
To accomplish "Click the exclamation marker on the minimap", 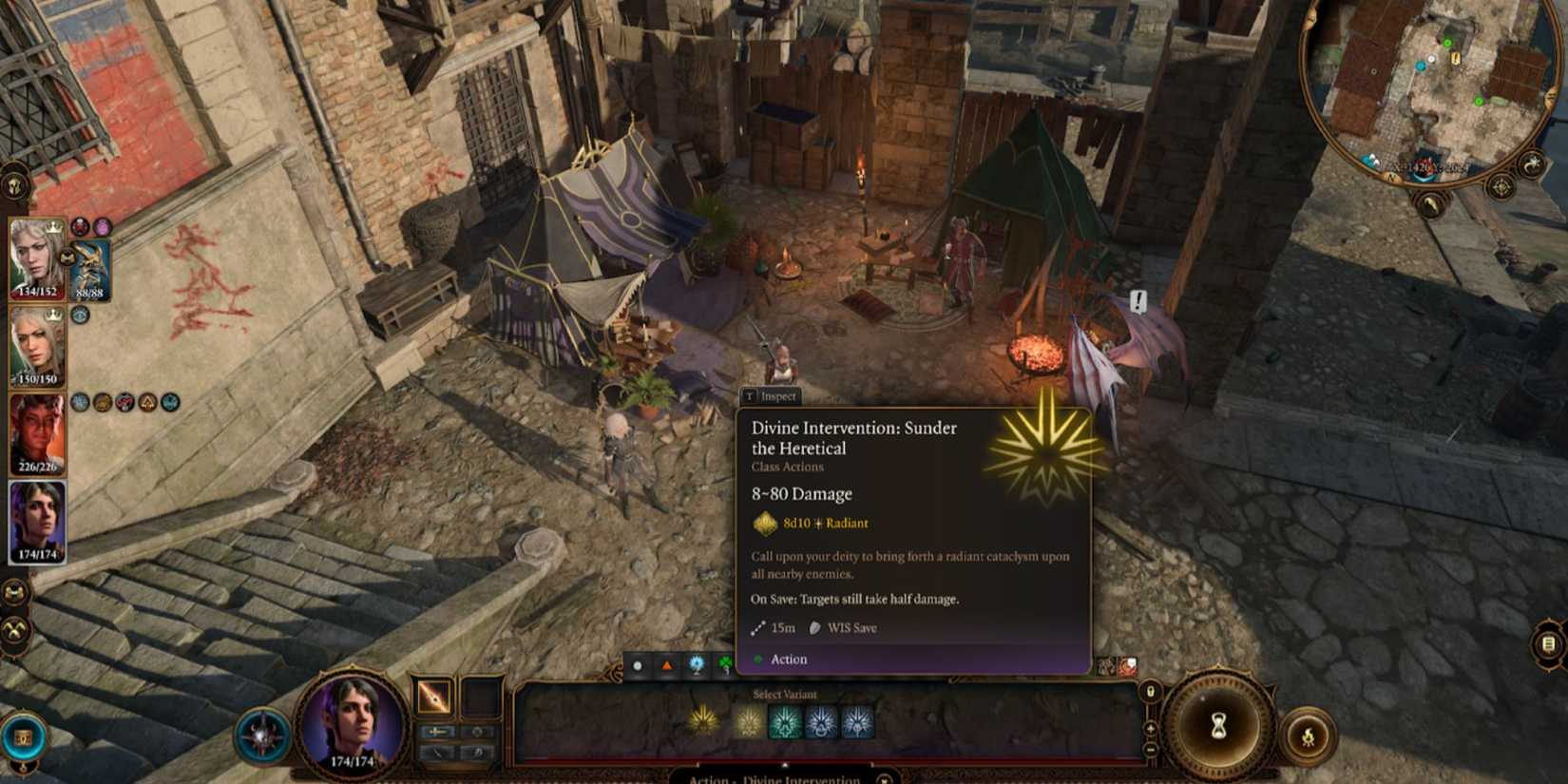I will coord(1455,57).
